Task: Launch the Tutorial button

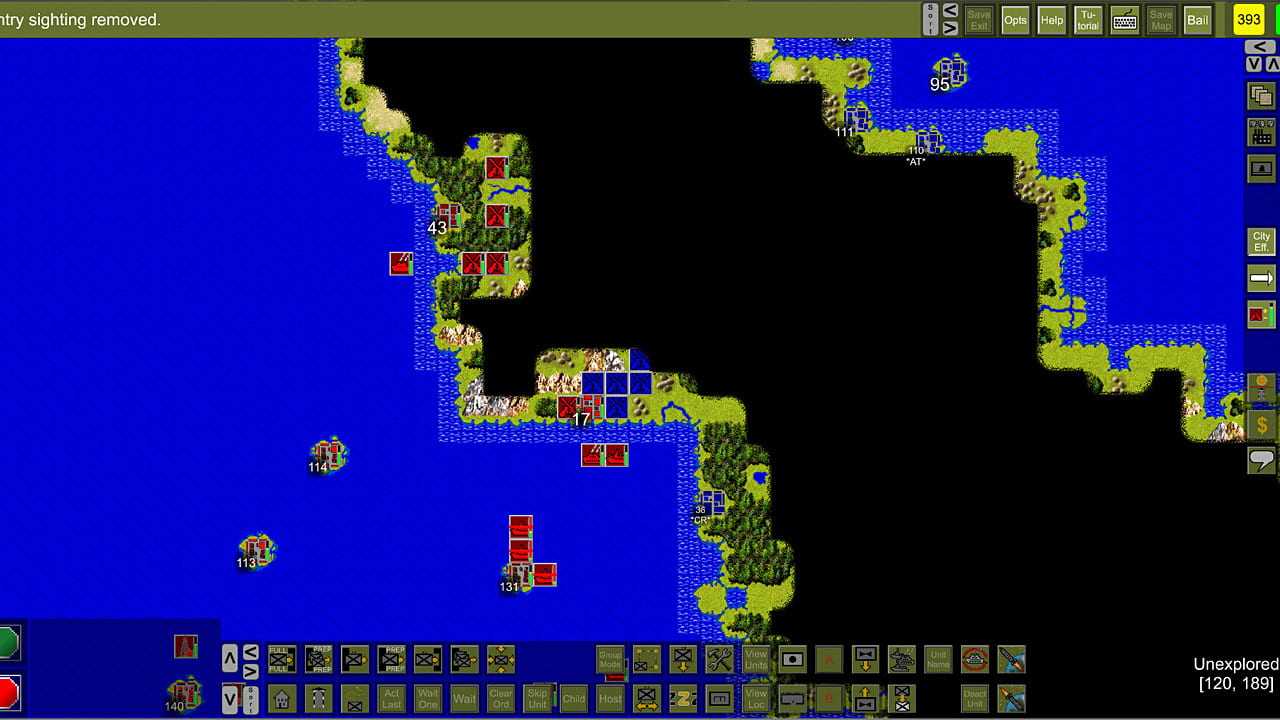Action: pos(1087,20)
